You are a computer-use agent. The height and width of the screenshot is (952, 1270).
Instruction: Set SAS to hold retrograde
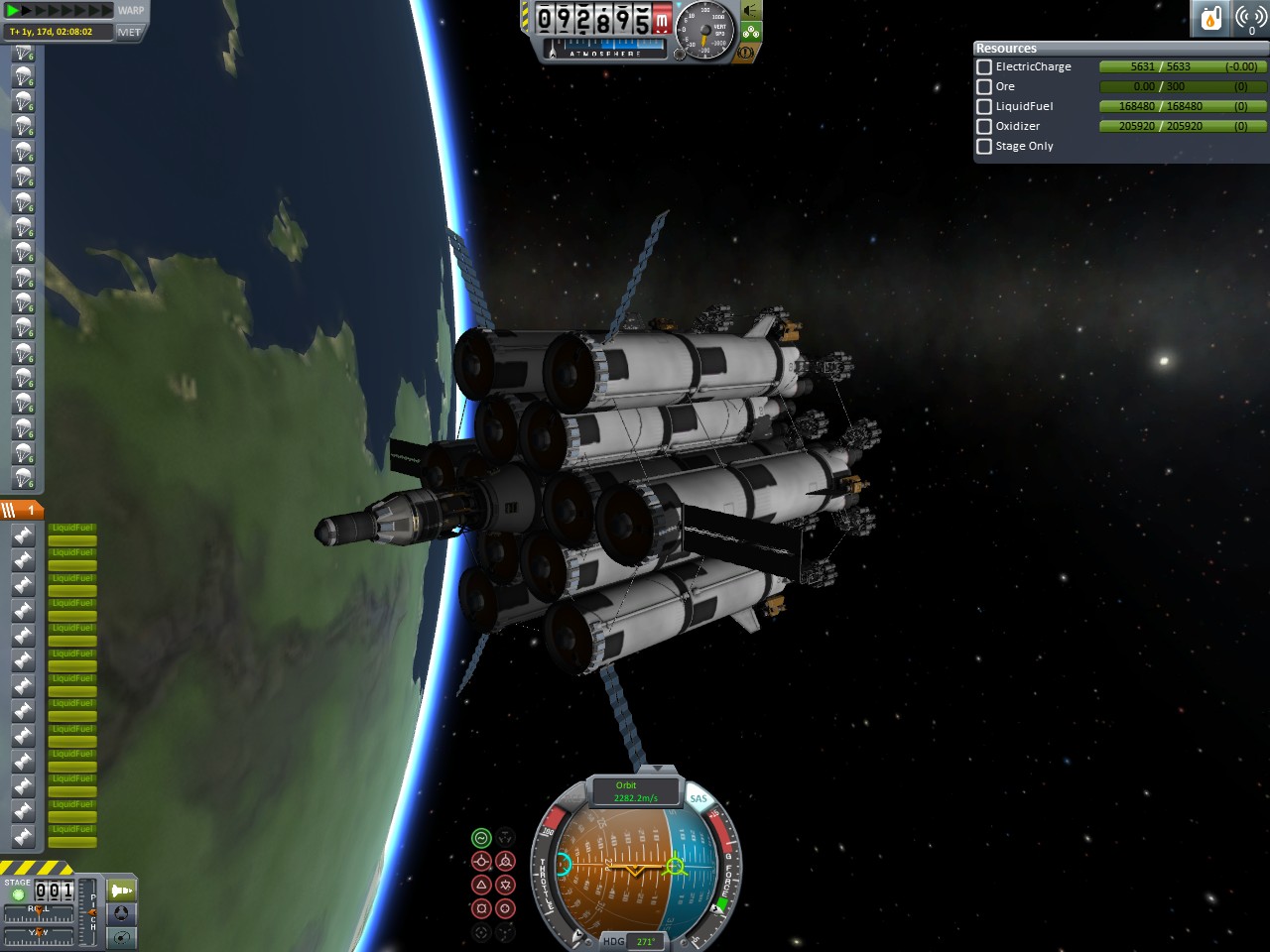click(505, 861)
